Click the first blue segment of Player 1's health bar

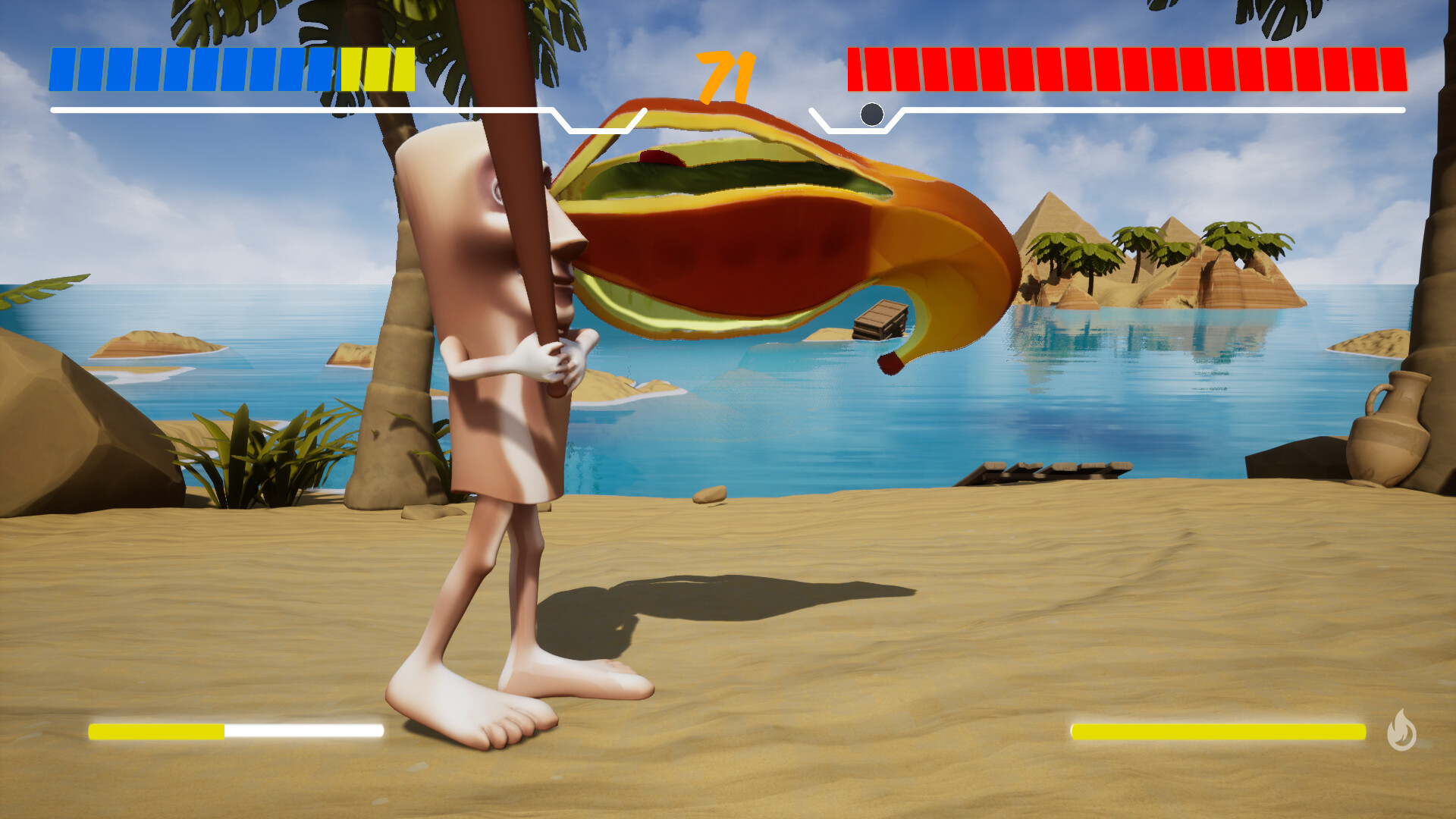click(61, 71)
